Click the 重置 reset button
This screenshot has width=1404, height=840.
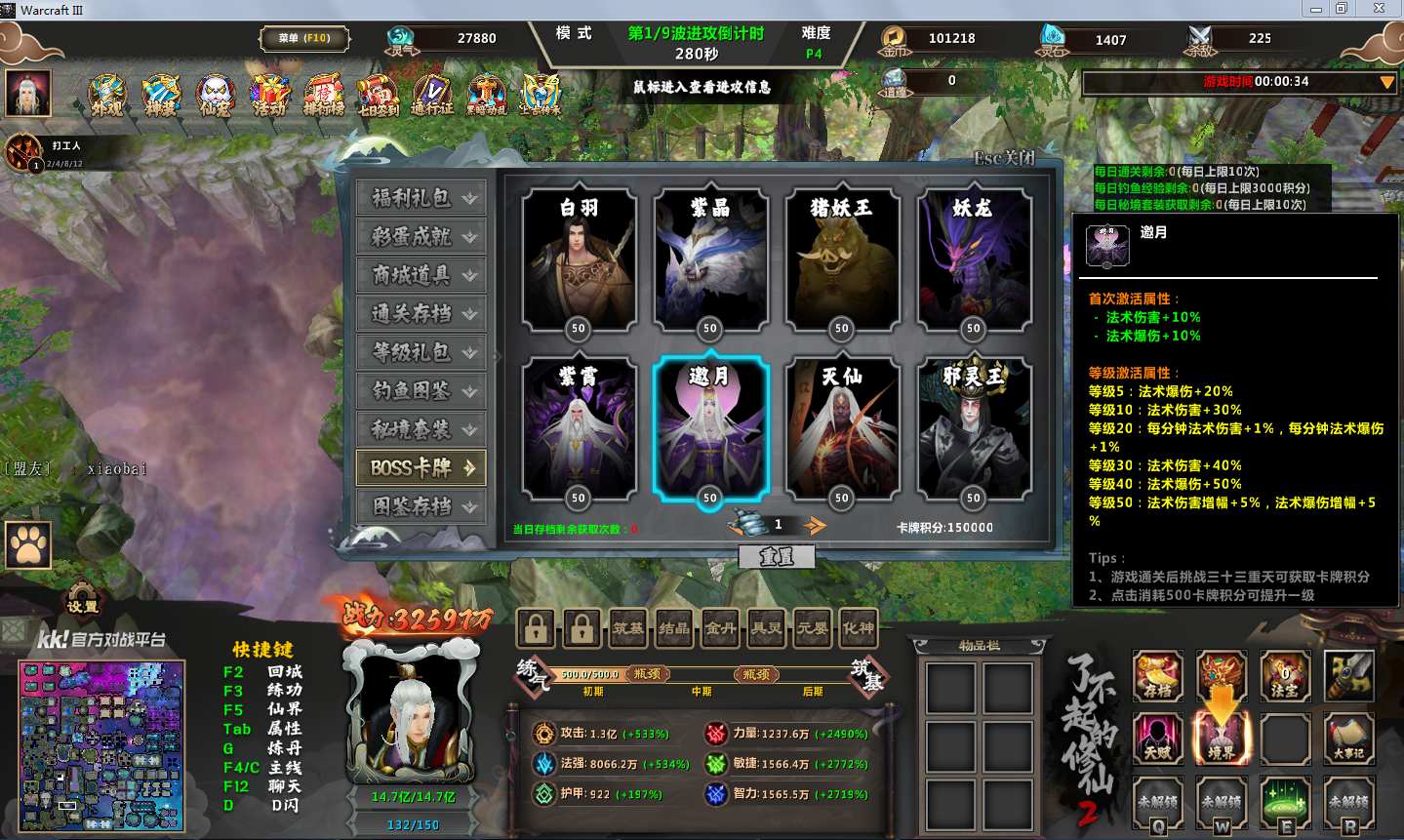point(777,556)
